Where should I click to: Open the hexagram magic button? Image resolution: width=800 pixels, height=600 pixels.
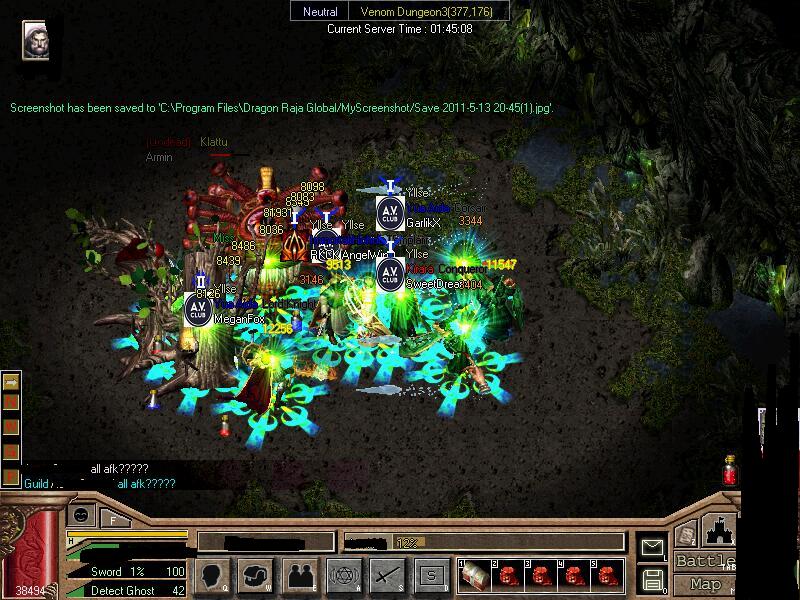point(343,575)
